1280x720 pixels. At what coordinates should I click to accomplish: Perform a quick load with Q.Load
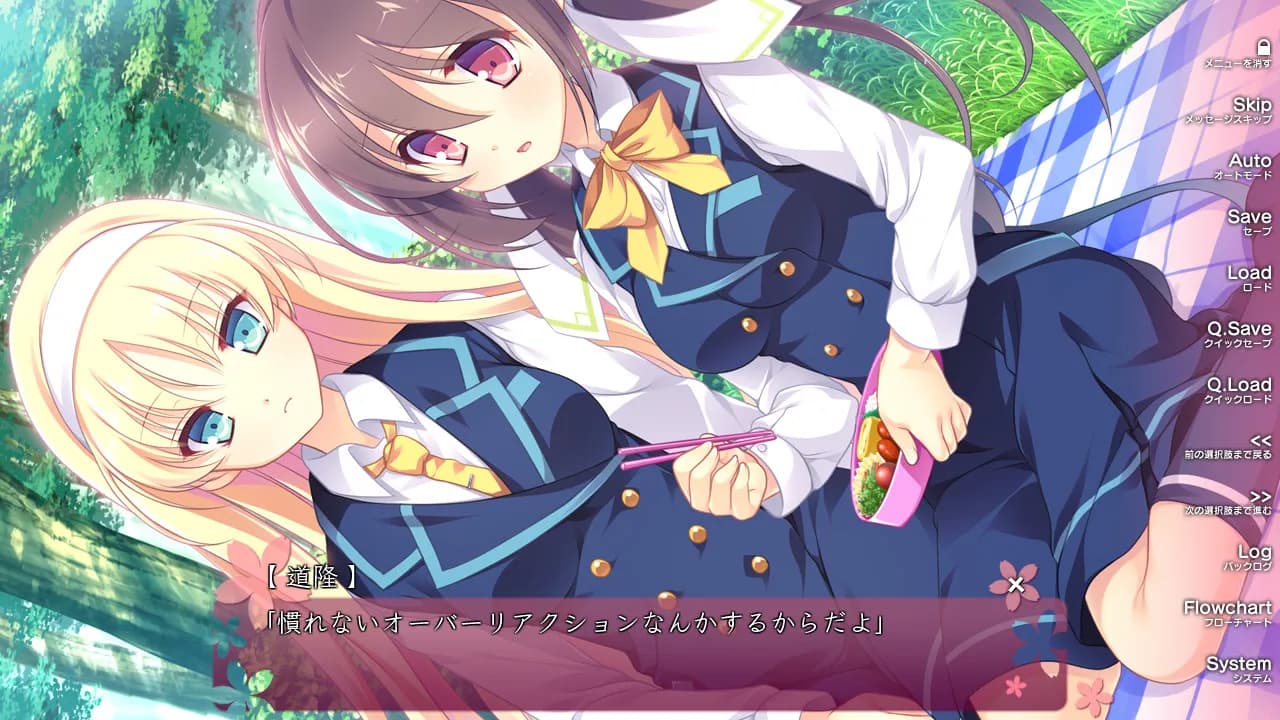(x=1241, y=383)
